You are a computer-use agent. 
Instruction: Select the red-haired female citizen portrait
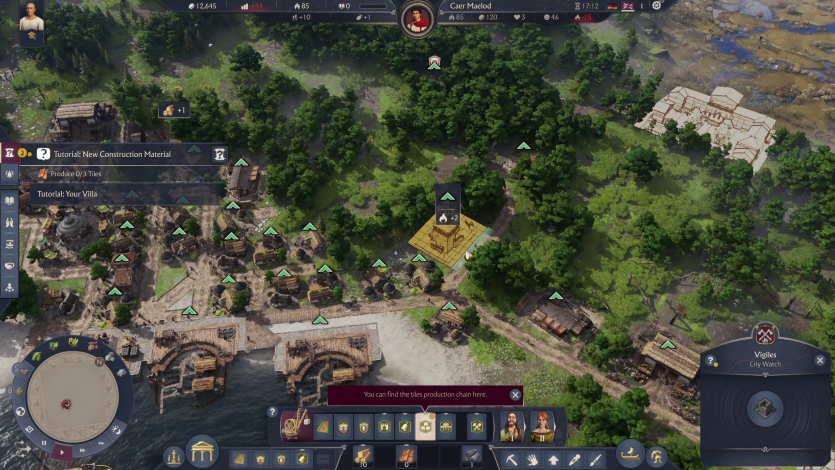click(x=542, y=427)
